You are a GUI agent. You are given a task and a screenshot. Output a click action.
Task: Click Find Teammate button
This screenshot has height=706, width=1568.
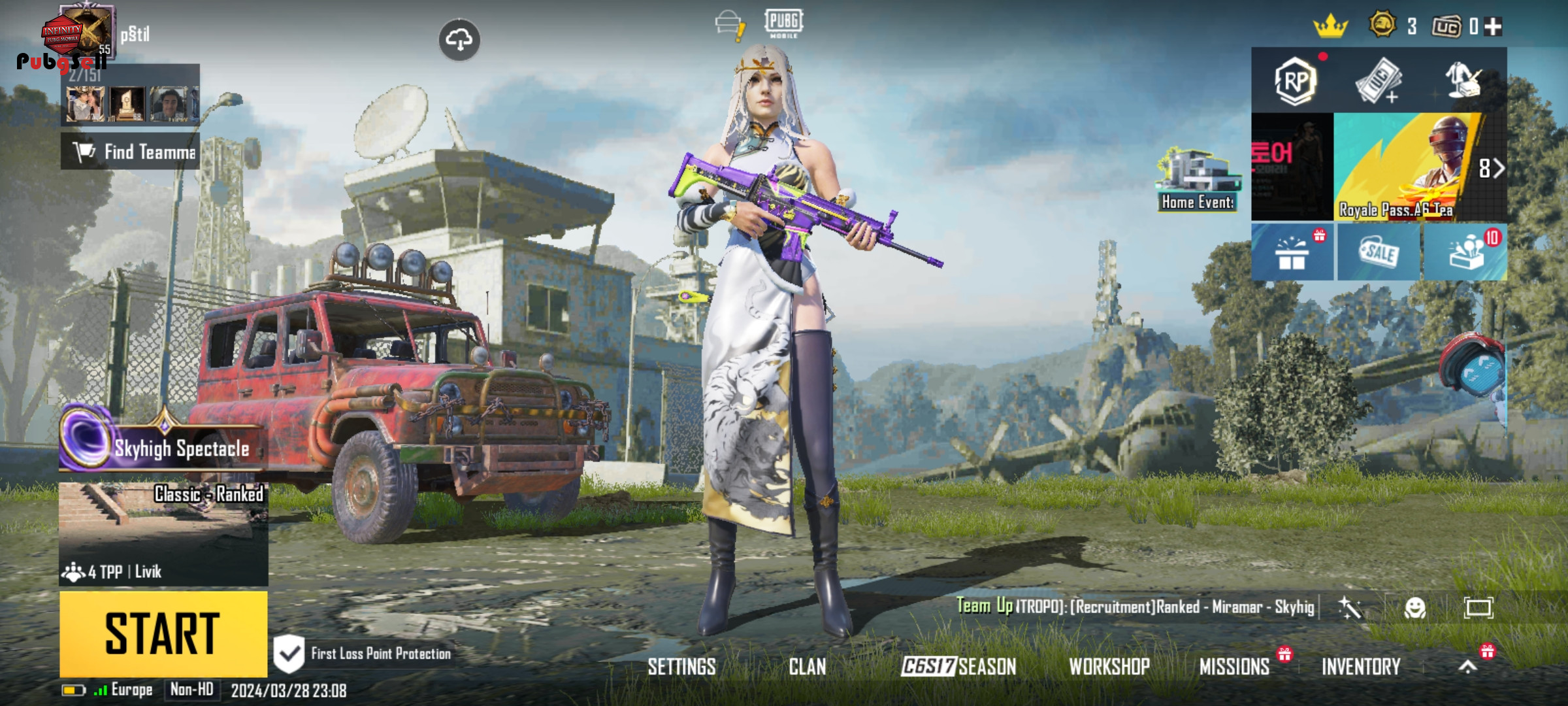coord(131,152)
